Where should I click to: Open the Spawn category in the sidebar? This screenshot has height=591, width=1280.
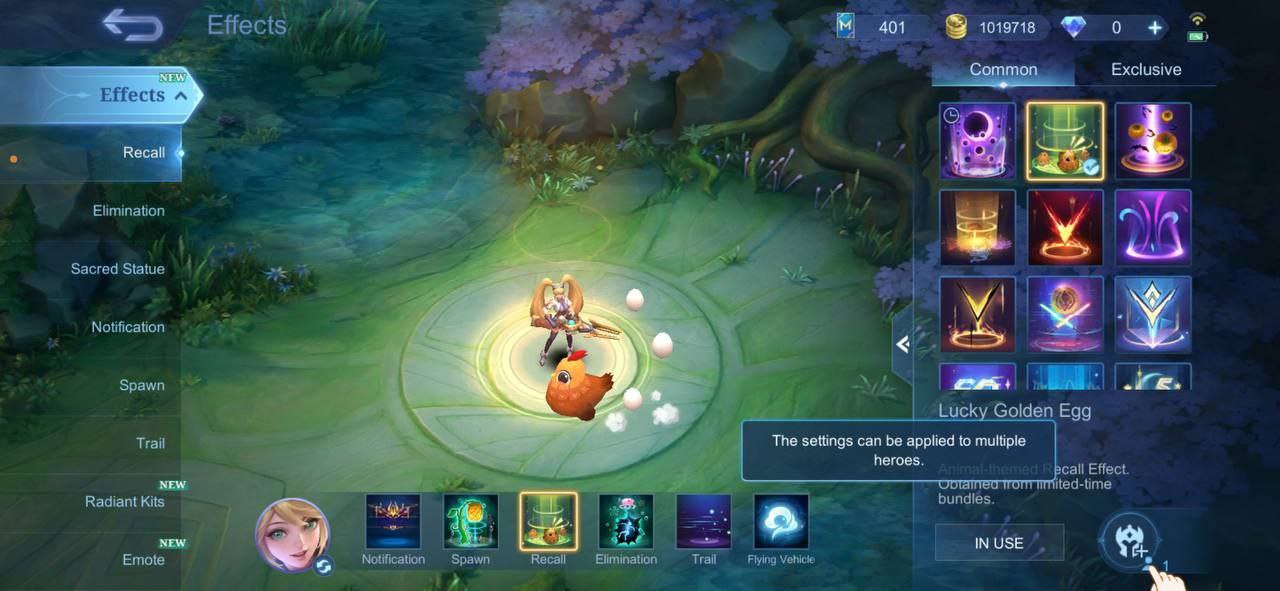point(141,385)
